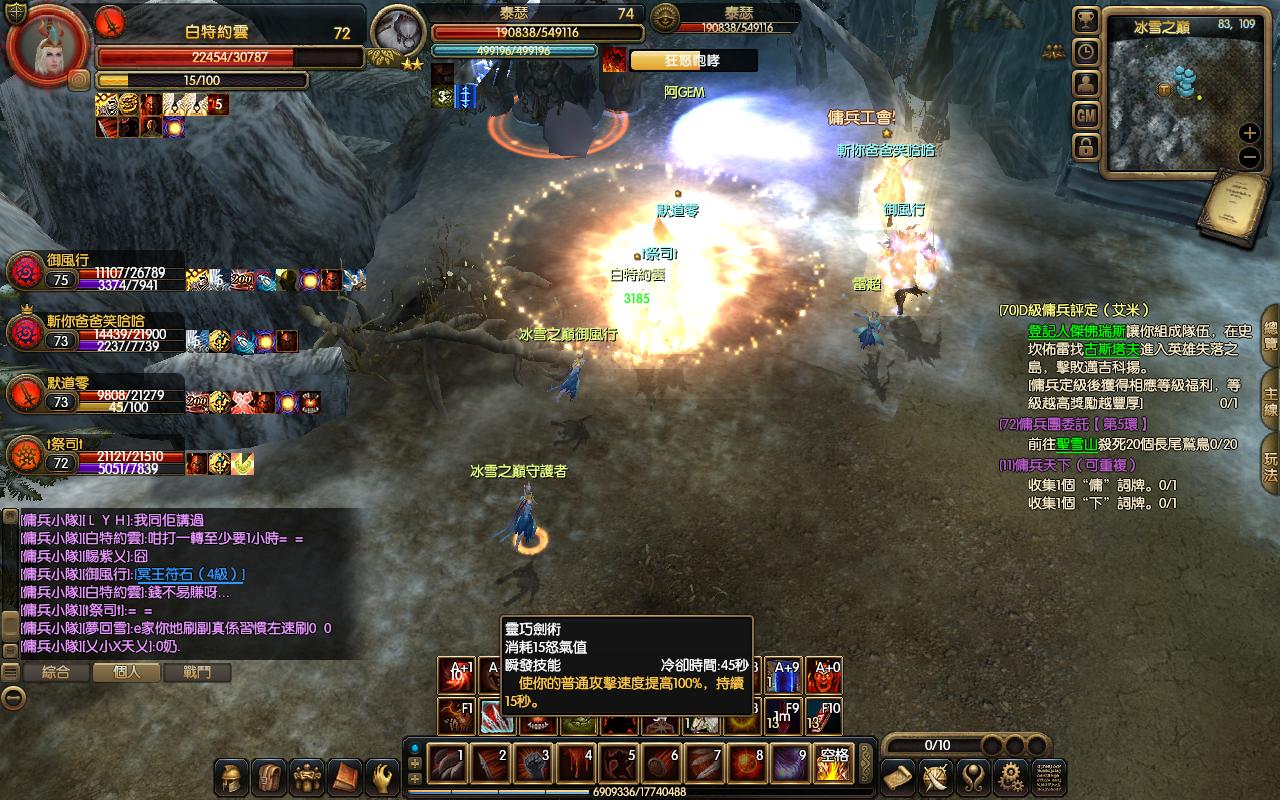The height and width of the screenshot is (800, 1280).
Task: Open the 個人 chat tab
Action: pos(126,672)
